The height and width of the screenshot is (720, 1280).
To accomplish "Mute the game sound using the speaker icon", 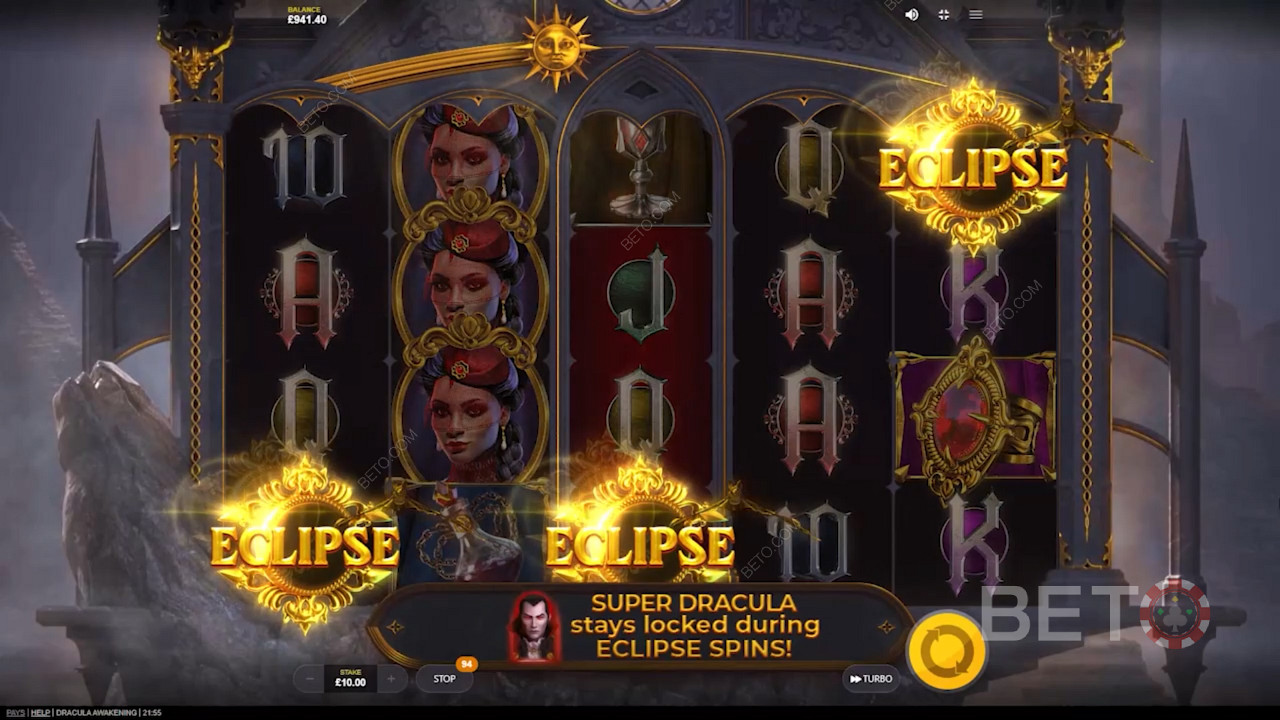I will [911, 14].
